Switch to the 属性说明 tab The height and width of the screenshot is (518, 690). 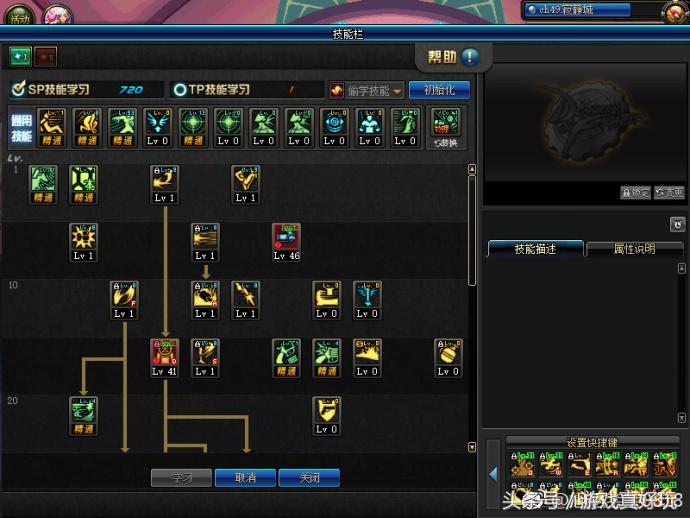click(634, 248)
